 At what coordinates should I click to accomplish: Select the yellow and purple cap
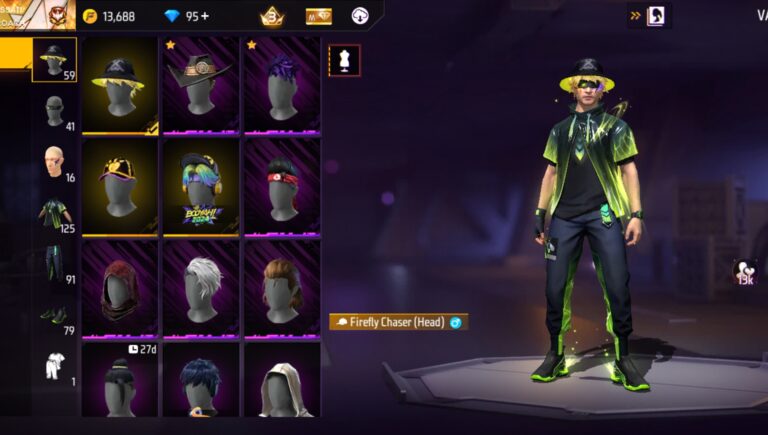pos(120,186)
